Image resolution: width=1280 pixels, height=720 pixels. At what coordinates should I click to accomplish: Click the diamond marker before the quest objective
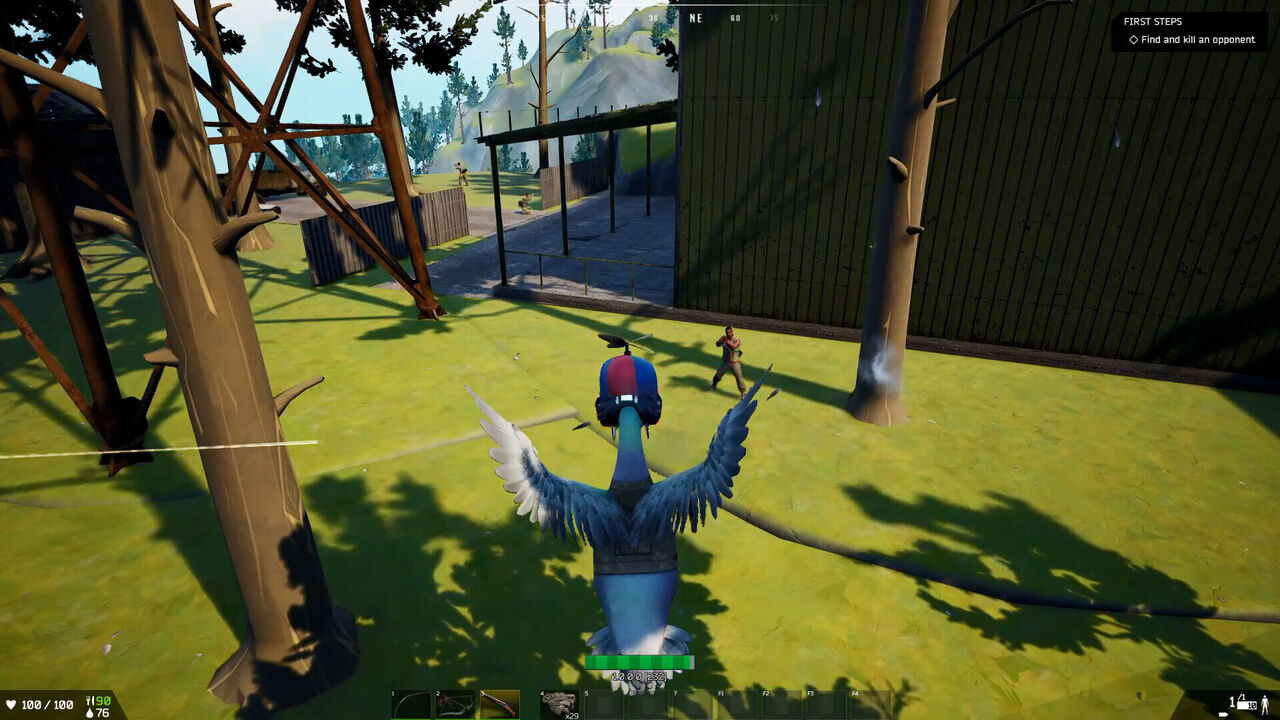pos(1133,40)
